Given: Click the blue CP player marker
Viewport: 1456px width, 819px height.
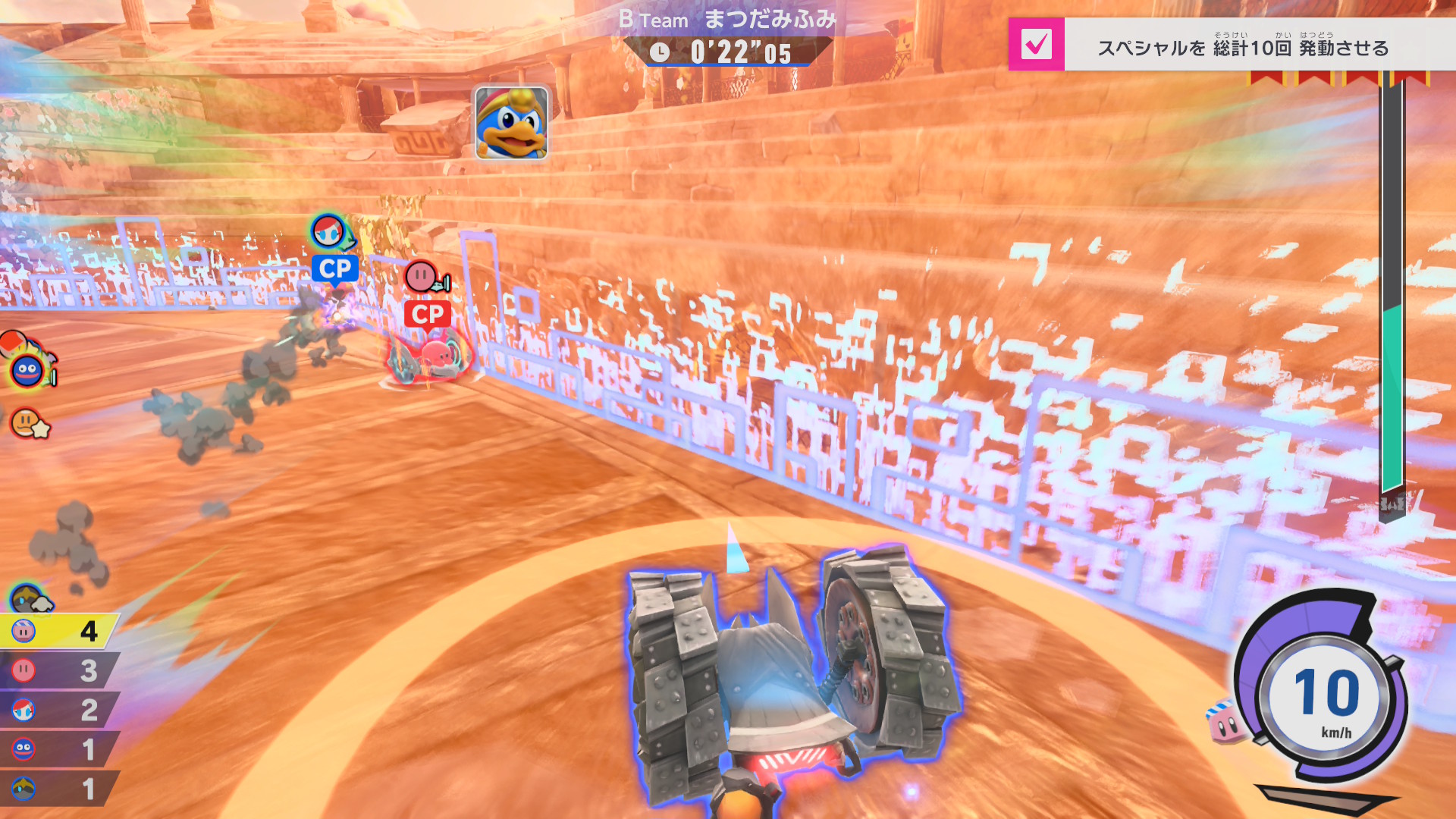Looking at the screenshot, I should (x=334, y=268).
